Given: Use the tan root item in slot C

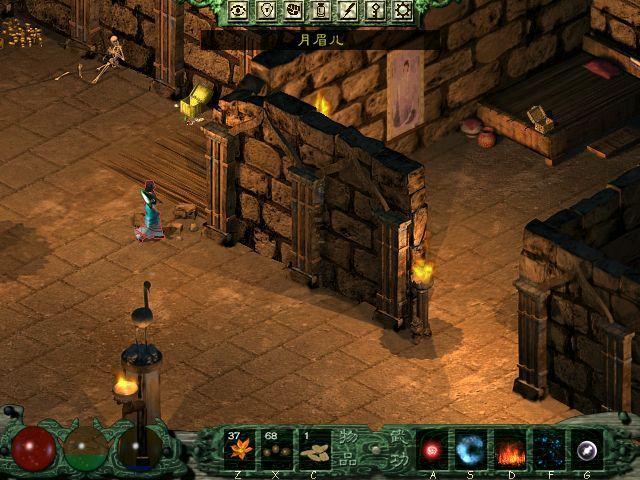Looking at the screenshot, I should [314, 447].
